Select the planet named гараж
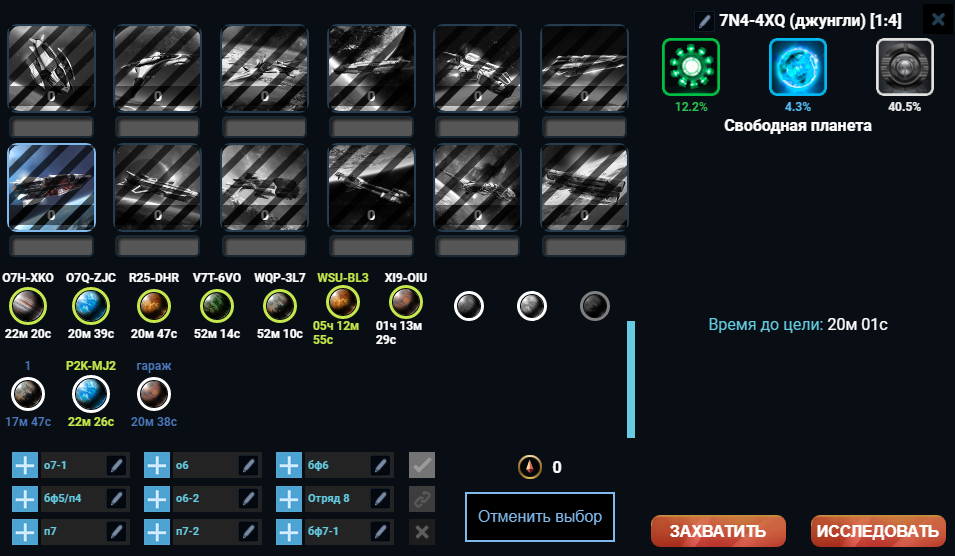955x556 pixels. point(153,393)
